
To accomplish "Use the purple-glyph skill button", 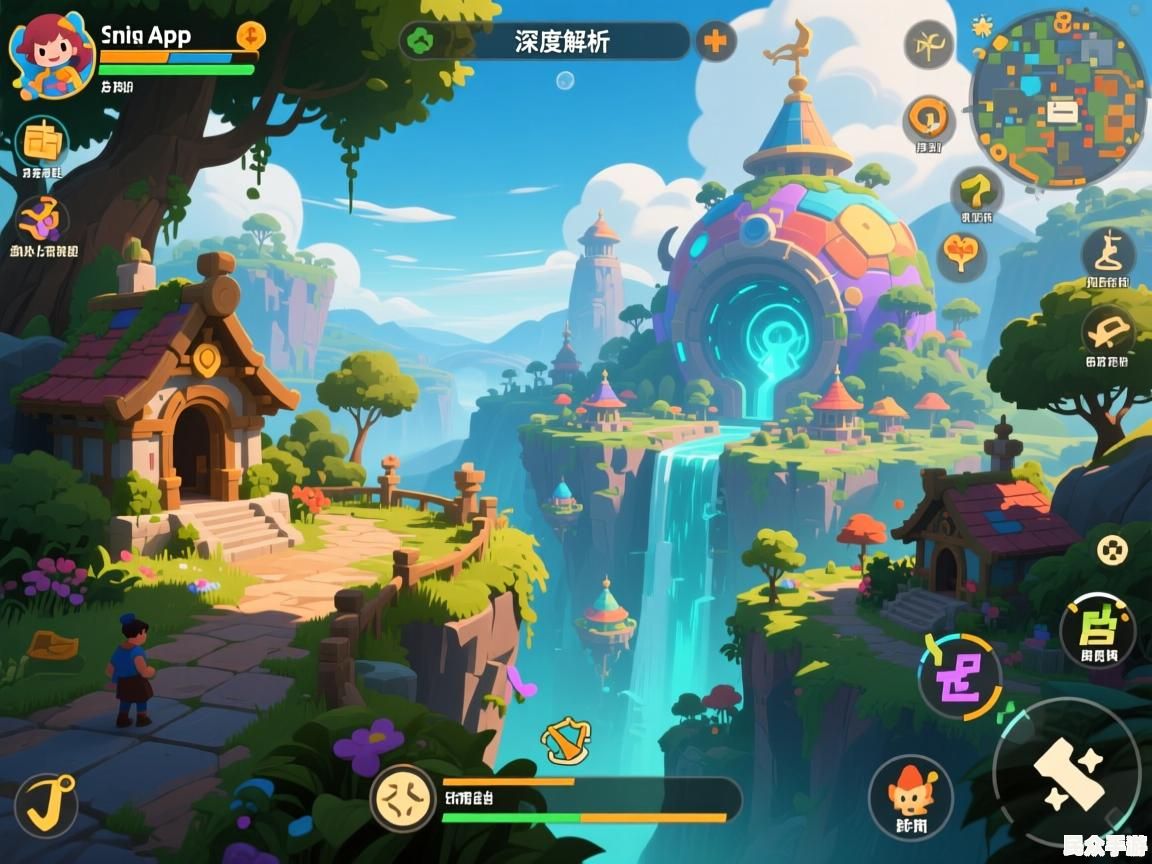I will click(x=960, y=676).
